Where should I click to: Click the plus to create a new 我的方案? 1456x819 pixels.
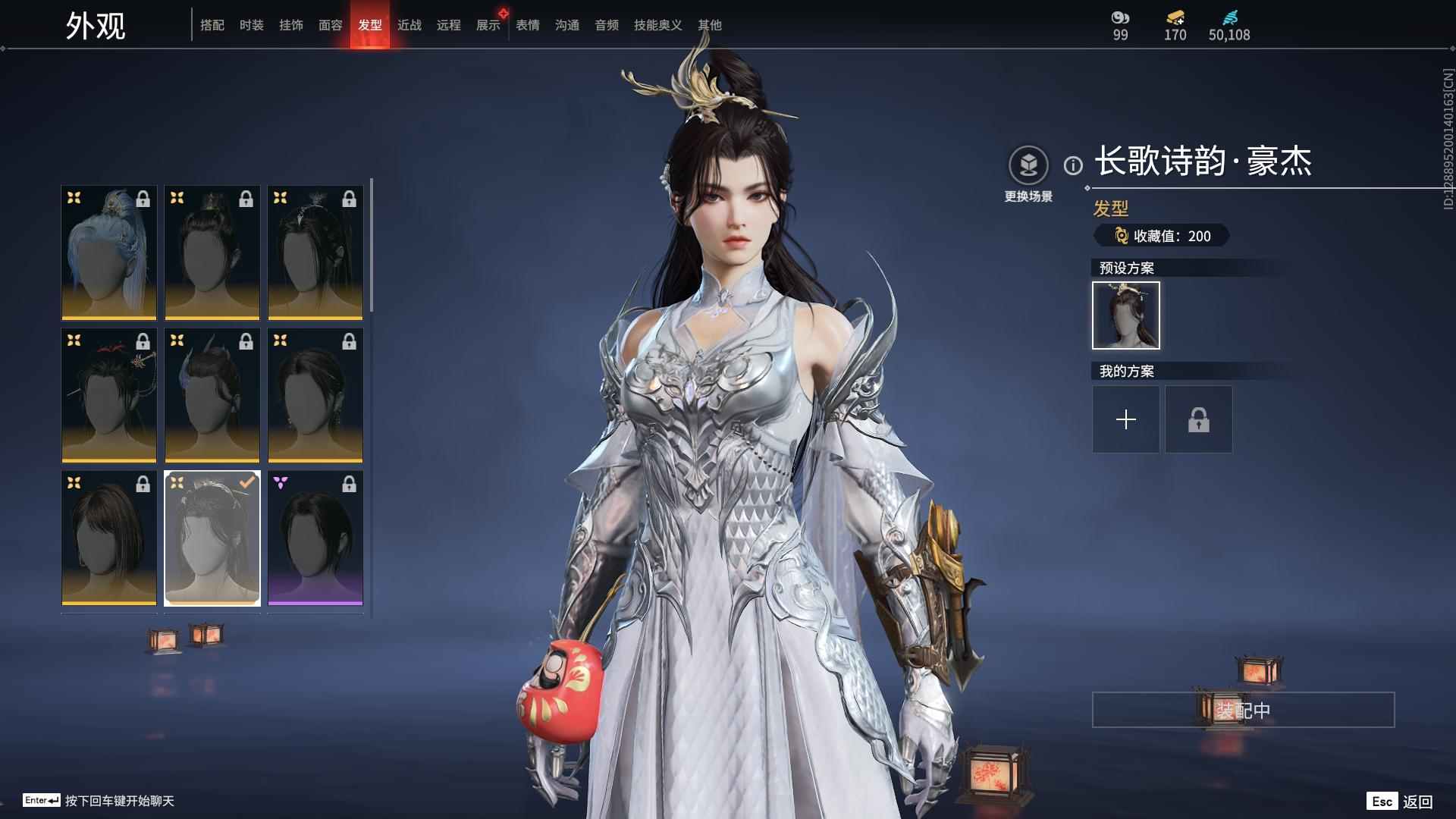[1125, 419]
